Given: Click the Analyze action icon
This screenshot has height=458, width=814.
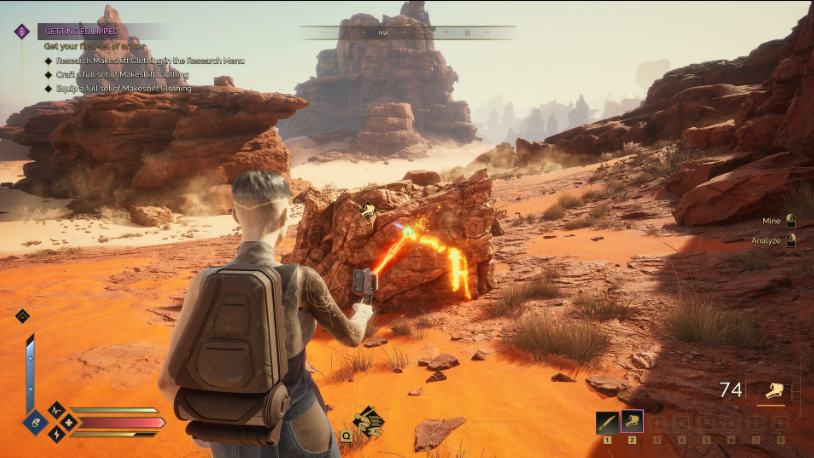Looking at the screenshot, I should tap(791, 240).
